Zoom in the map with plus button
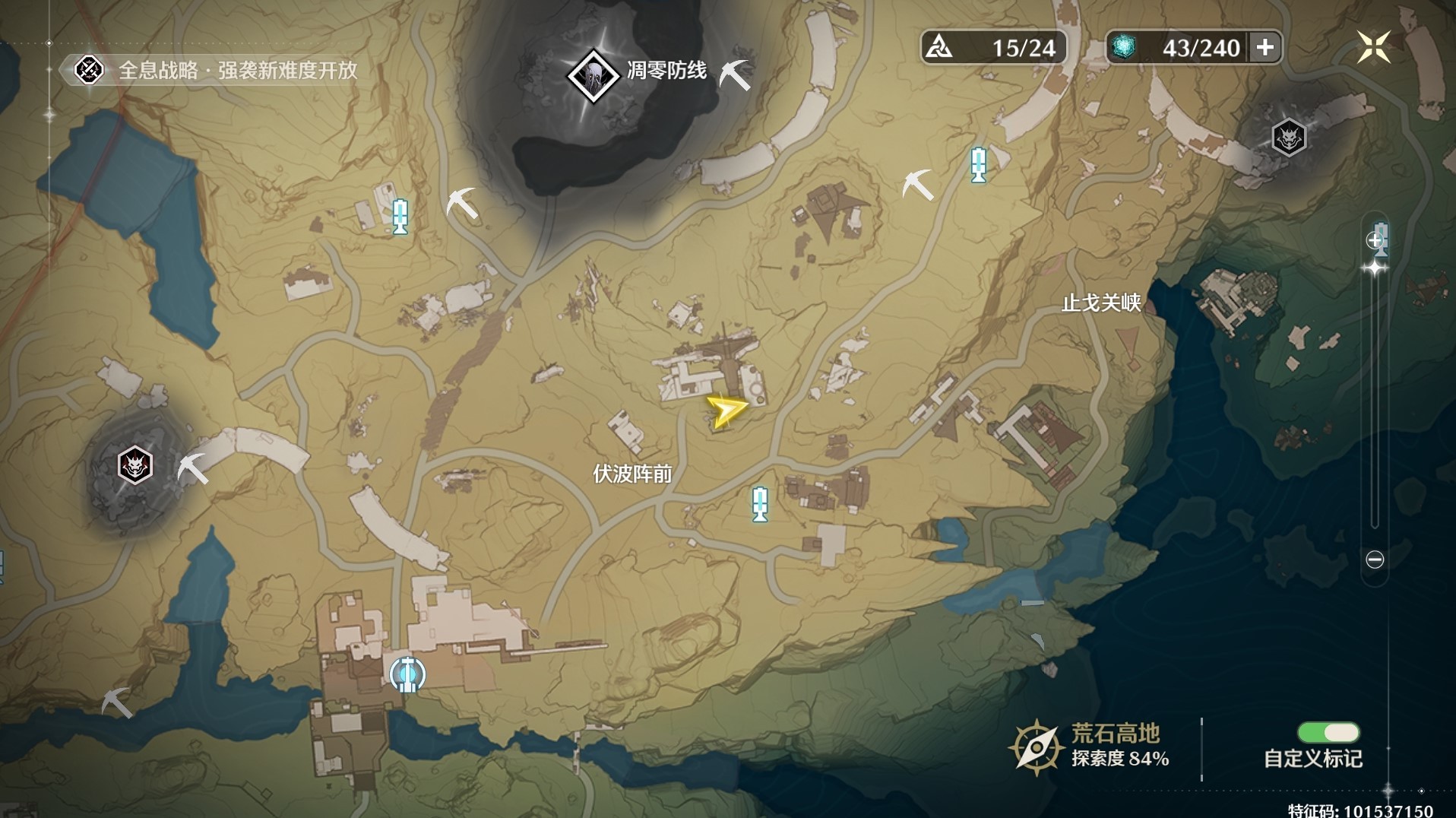The width and height of the screenshot is (1456, 818). [x=1374, y=241]
